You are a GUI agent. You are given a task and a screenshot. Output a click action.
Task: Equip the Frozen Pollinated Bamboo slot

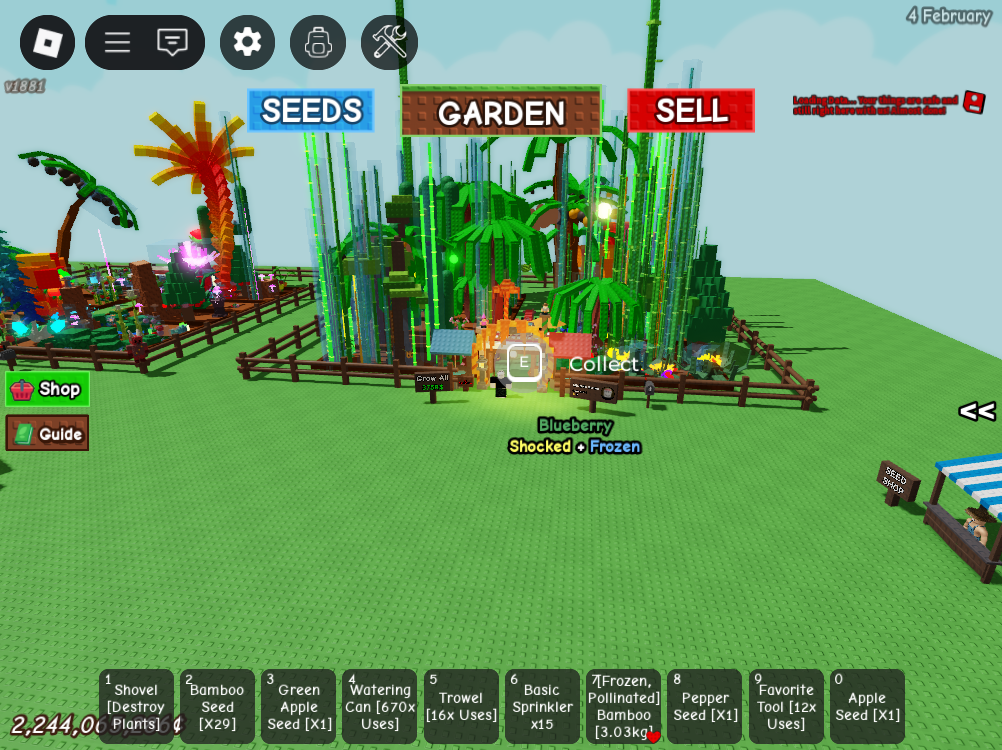coord(623,706)
